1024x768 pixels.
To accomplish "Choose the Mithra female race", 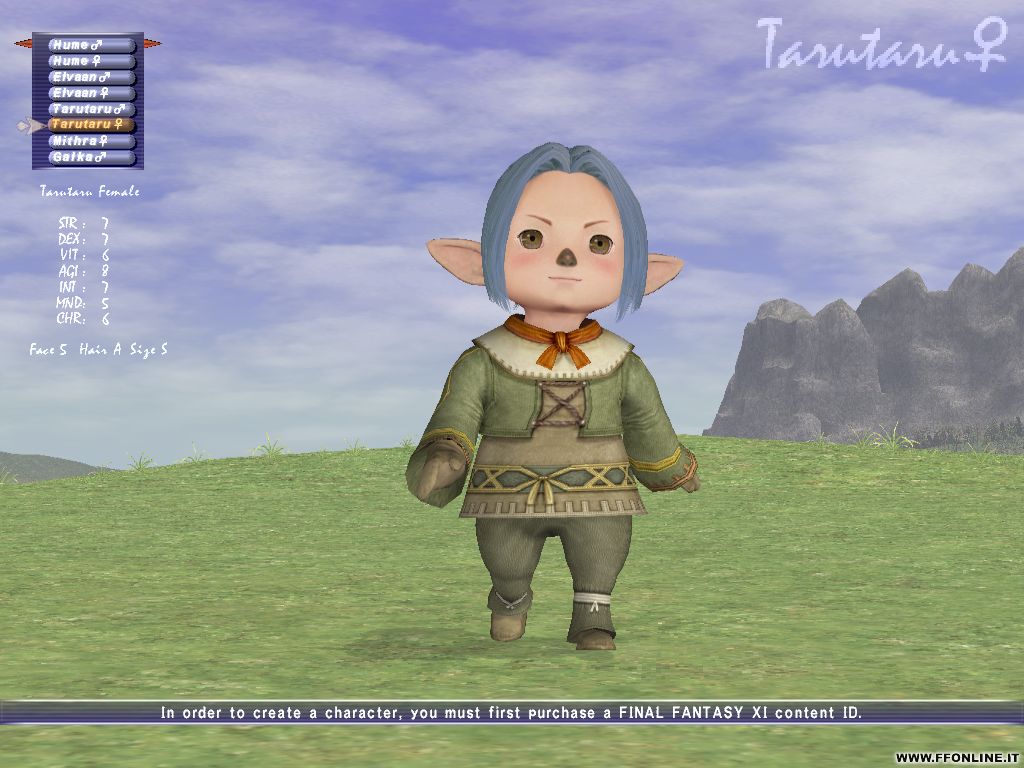I will click(x=91, y=141).
